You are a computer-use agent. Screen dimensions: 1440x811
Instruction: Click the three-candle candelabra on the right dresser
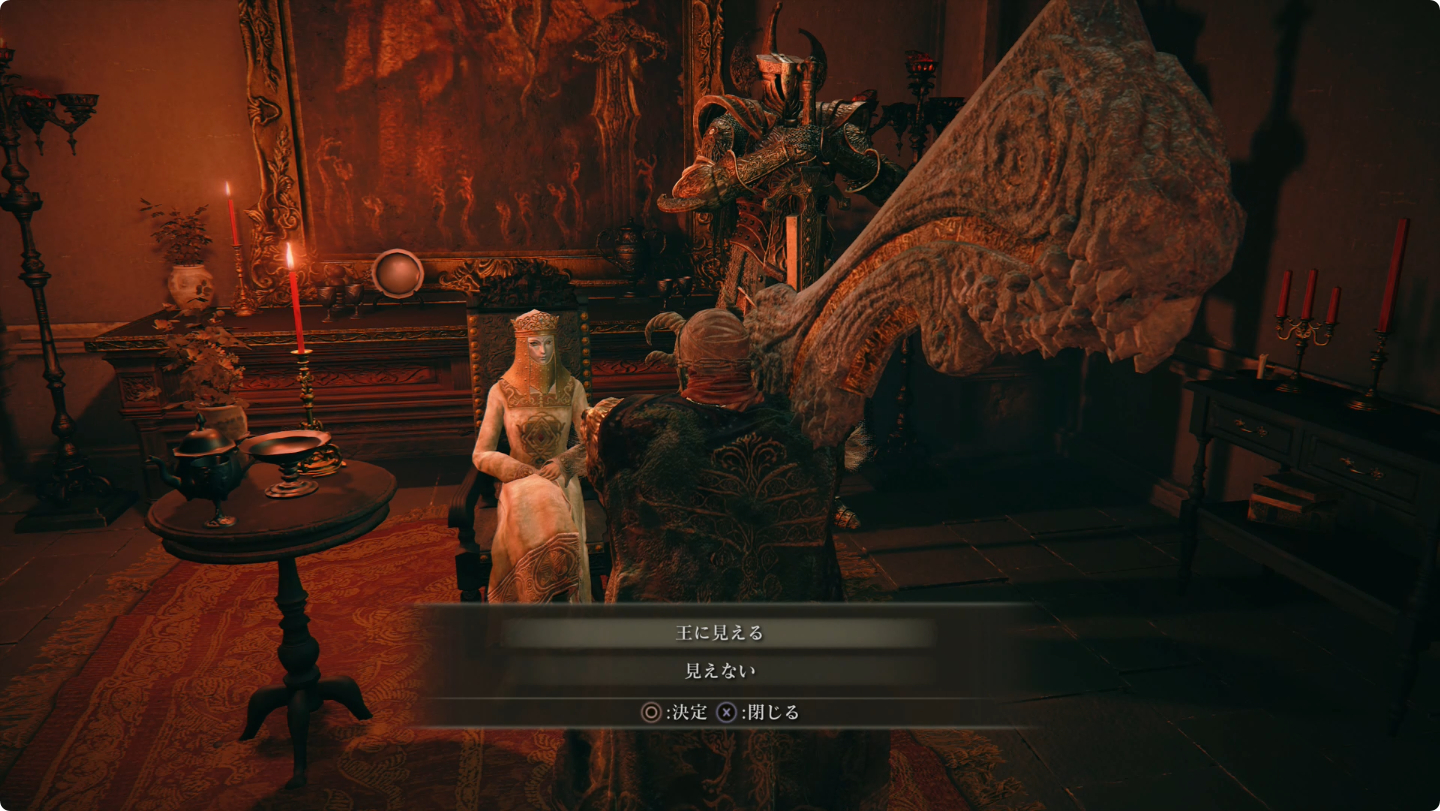(1304, 330)
